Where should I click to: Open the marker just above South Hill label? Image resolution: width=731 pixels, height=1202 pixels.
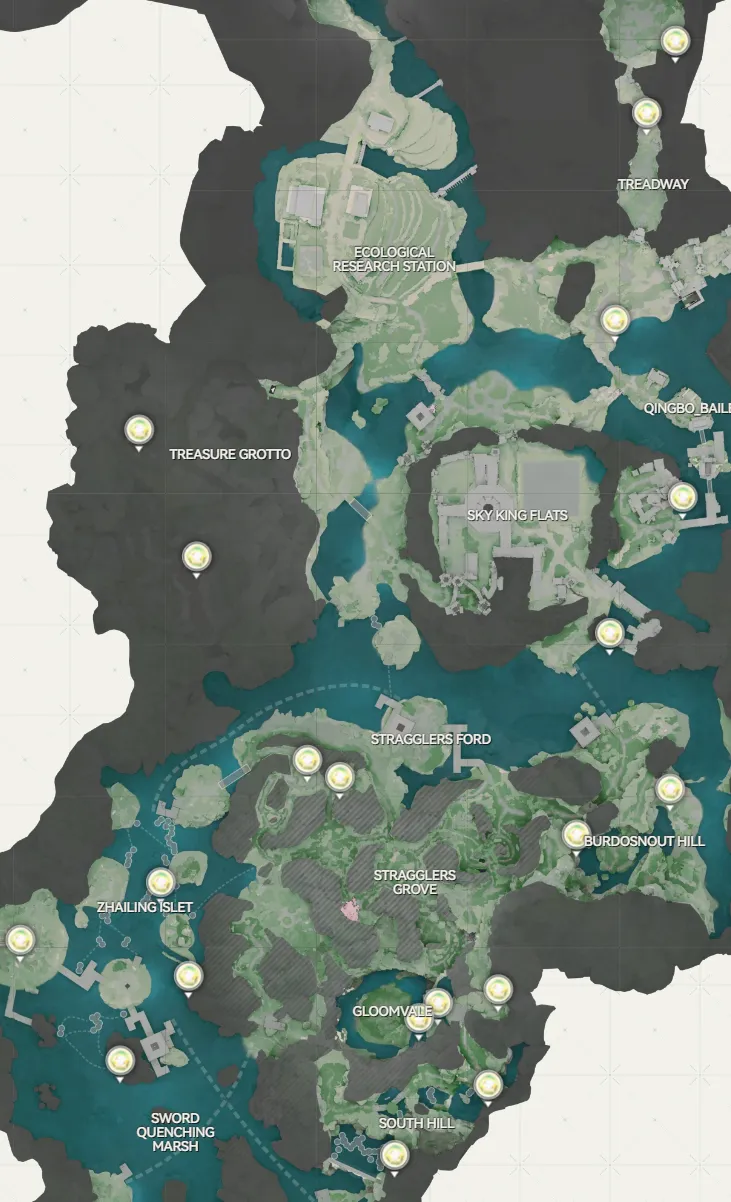487,1084
